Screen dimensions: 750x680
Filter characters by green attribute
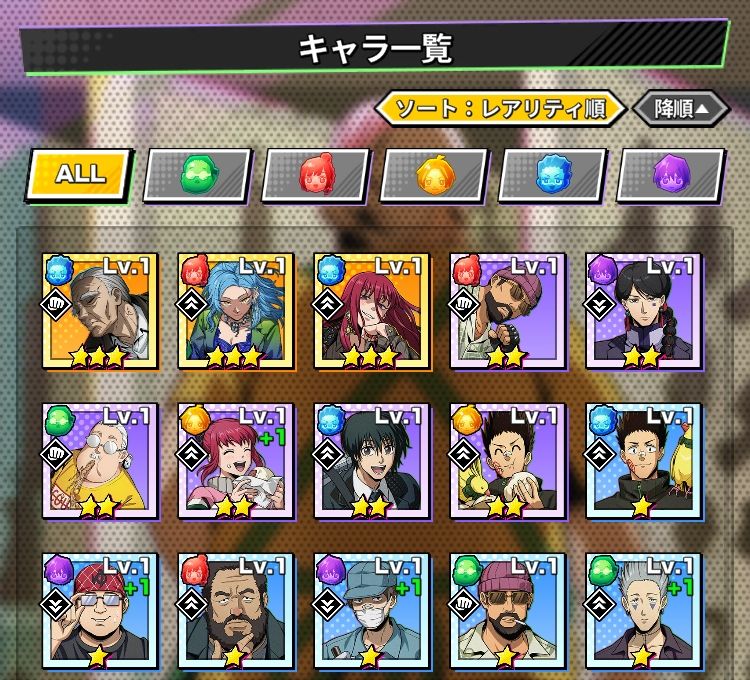coord(197,175)
